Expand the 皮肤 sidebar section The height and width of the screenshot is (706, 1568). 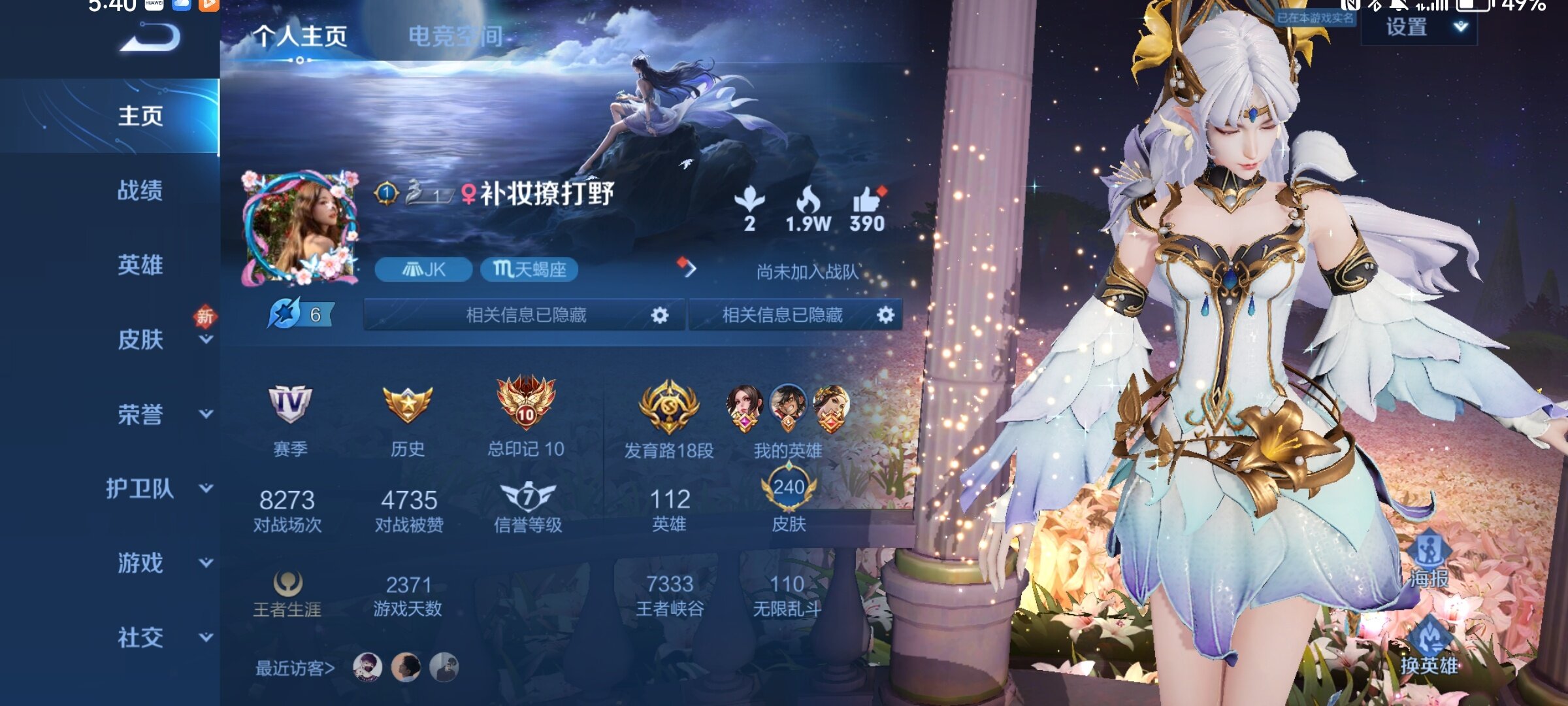pos(206,339)
